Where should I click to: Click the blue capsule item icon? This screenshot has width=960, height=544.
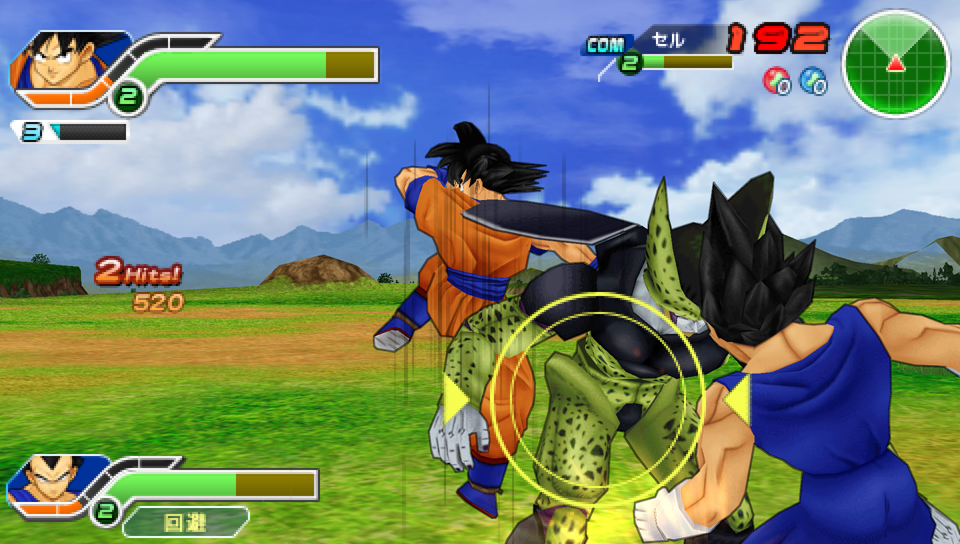(813, 81)
